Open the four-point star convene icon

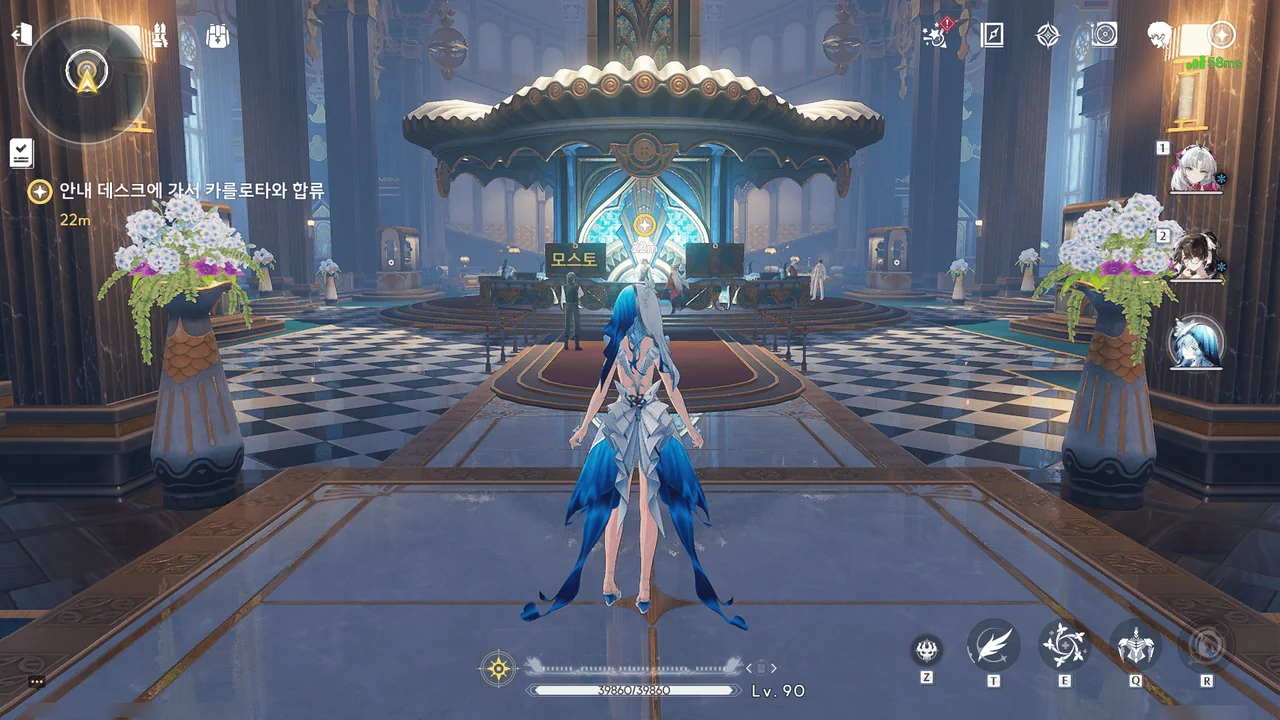1047,35
